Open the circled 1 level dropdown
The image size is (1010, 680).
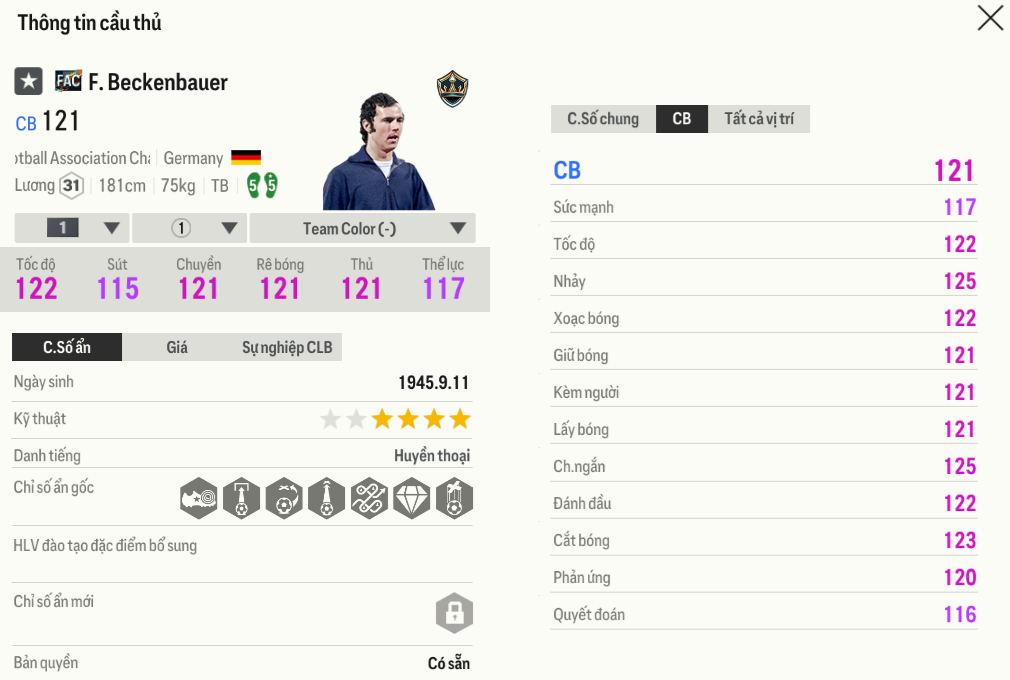click(189, 228)
